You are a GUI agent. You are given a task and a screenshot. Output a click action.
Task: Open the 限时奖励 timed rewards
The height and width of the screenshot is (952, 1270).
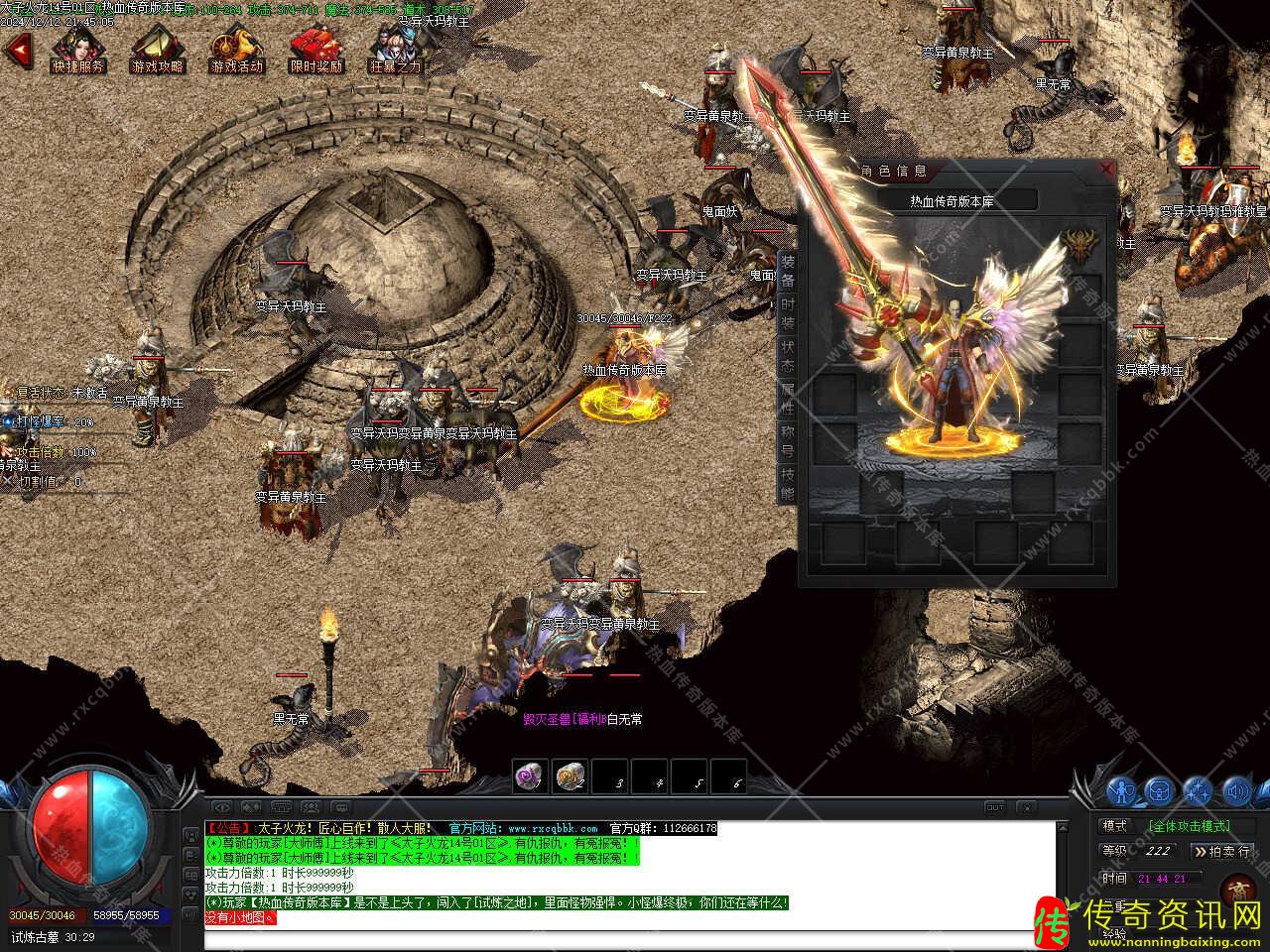[x=317, y=50]
